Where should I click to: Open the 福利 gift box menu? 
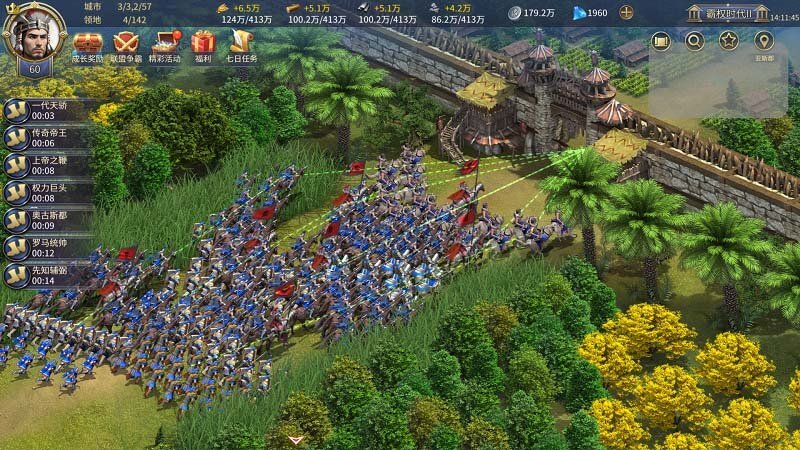(x=203, y=45)
